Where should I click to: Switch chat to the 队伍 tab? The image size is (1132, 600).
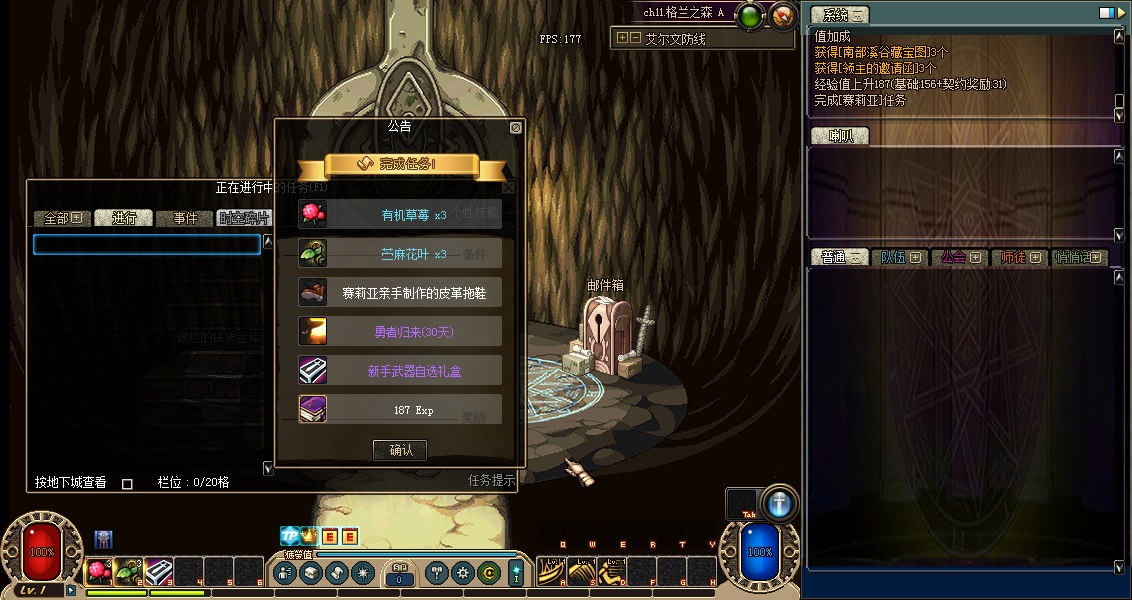point(899,257)
